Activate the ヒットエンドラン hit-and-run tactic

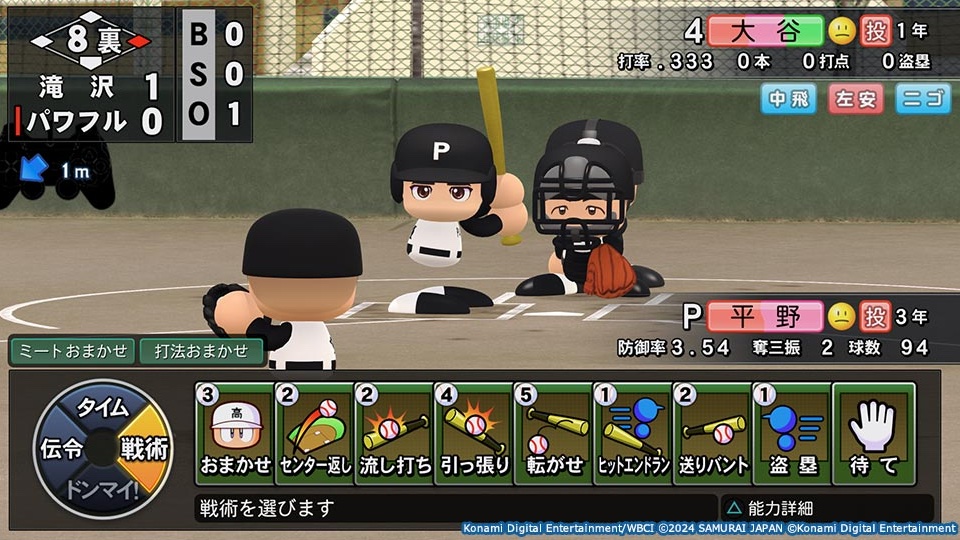pos(633,434)
